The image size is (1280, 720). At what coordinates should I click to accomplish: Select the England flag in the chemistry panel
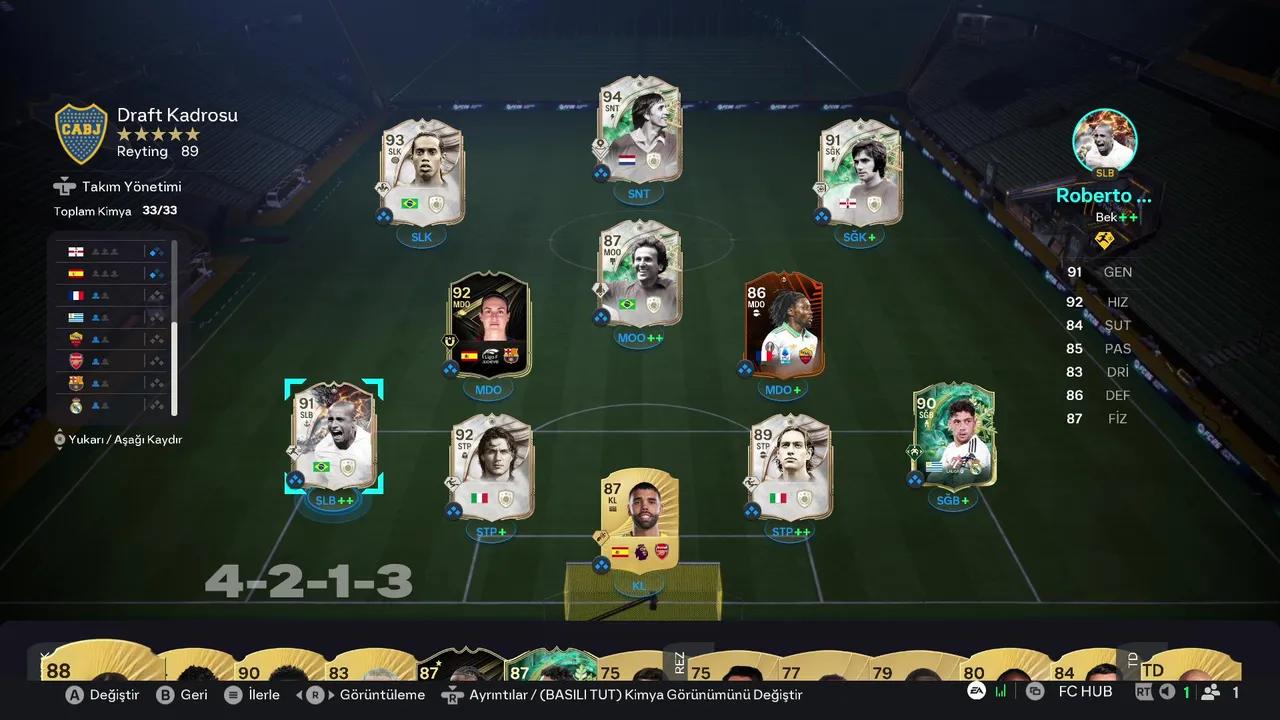[76, 251]
